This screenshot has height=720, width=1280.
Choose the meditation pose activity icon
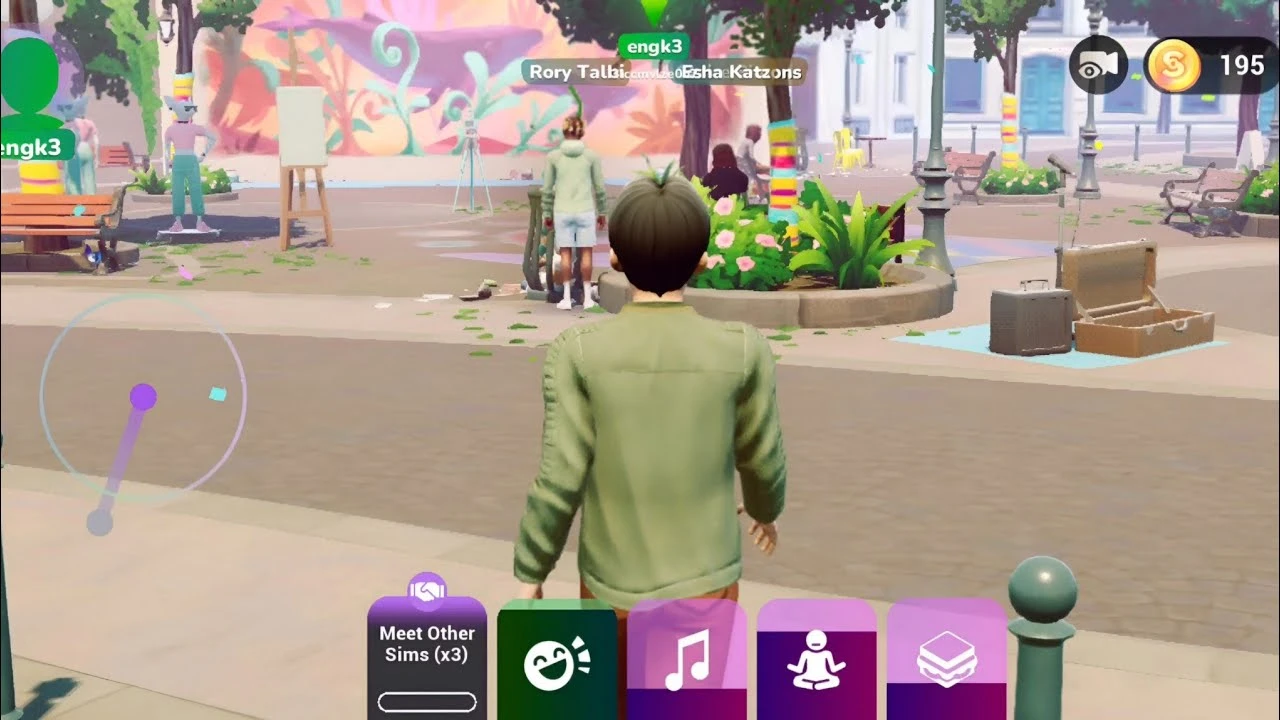(815, 660)
